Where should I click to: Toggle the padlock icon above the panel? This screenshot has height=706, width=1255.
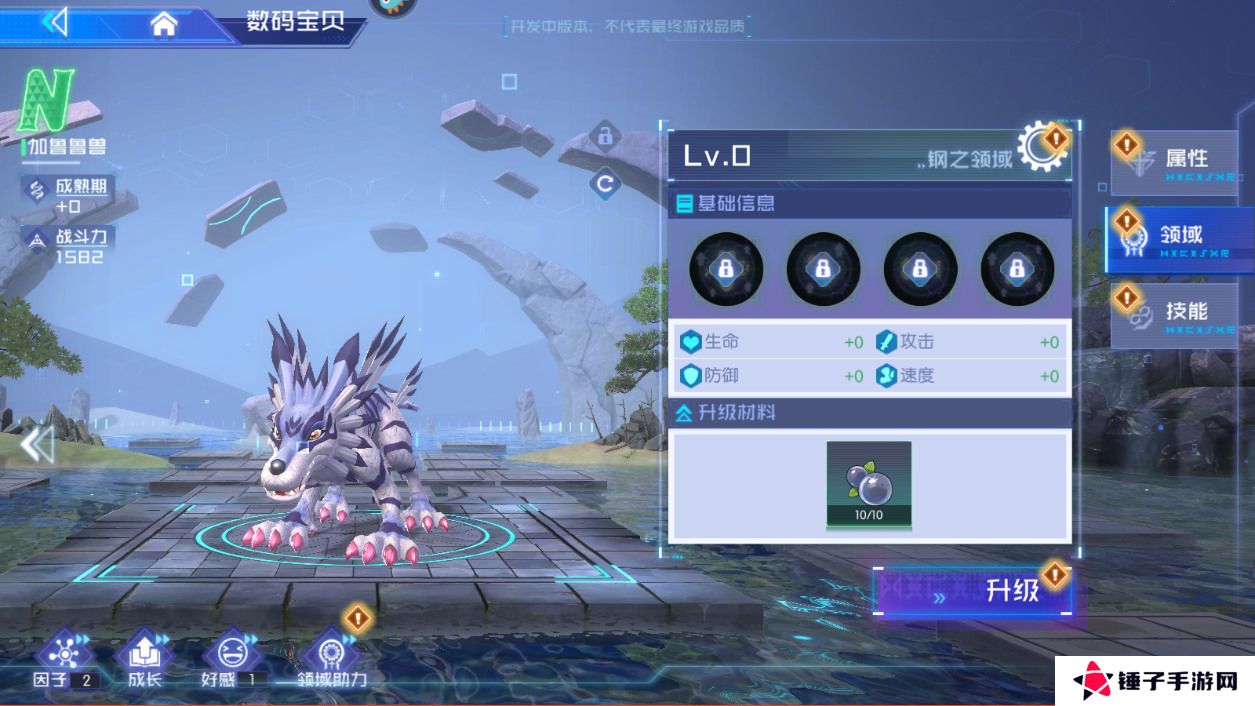click(604, 135)
